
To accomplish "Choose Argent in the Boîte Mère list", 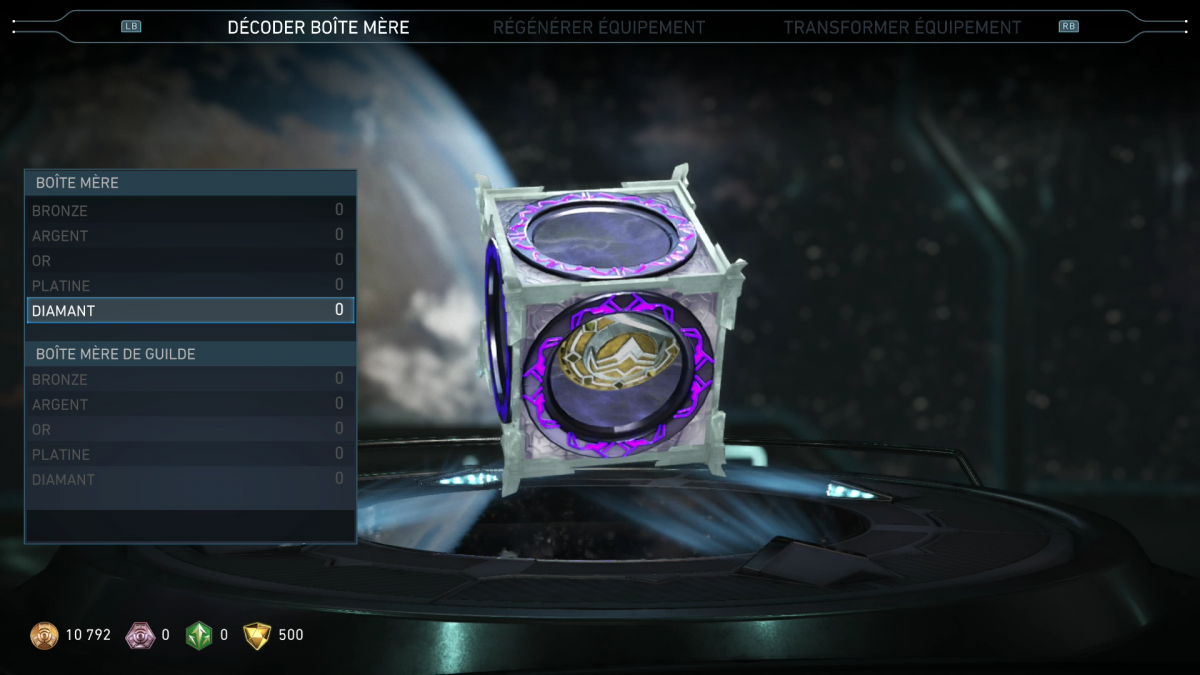I will point(190,236).
